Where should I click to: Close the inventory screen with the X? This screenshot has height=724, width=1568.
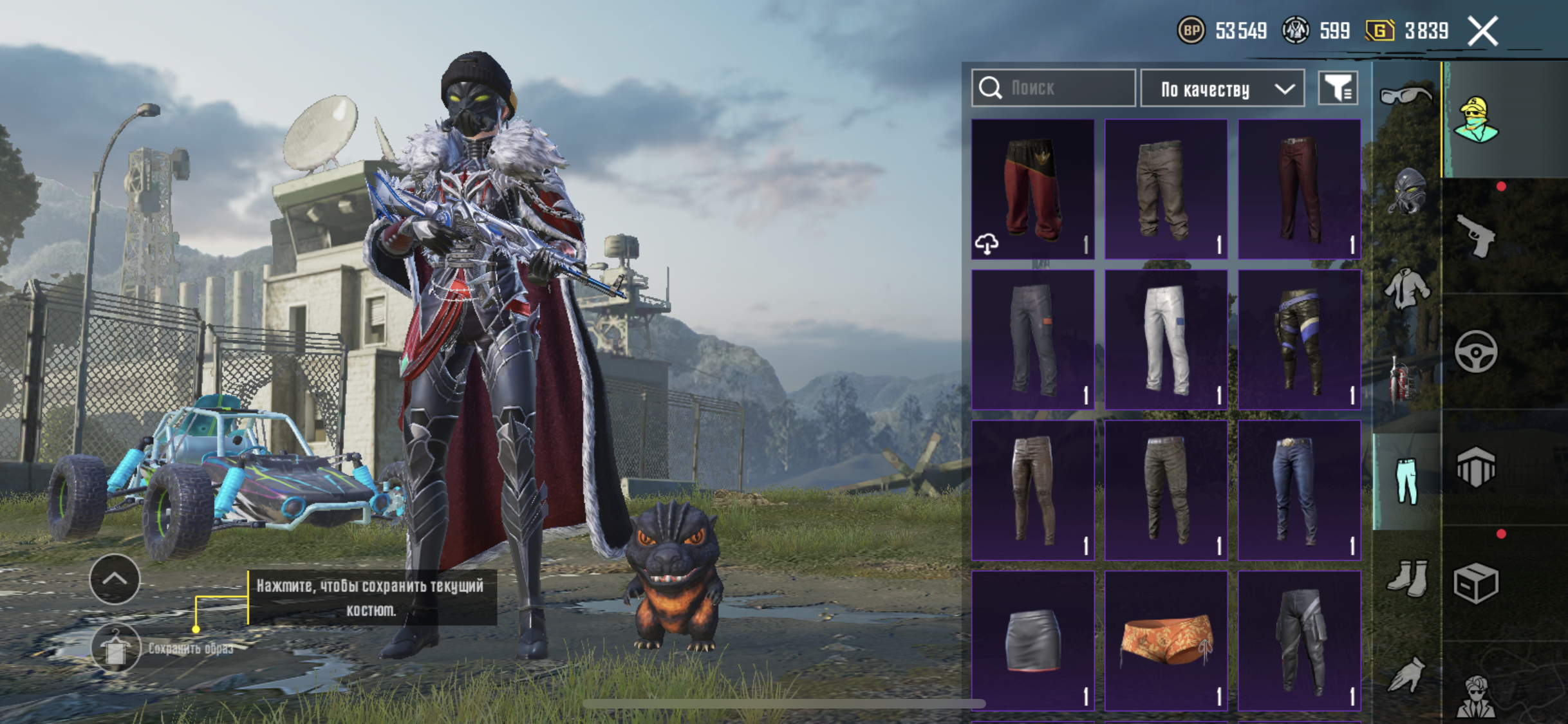click(1483, 31)
